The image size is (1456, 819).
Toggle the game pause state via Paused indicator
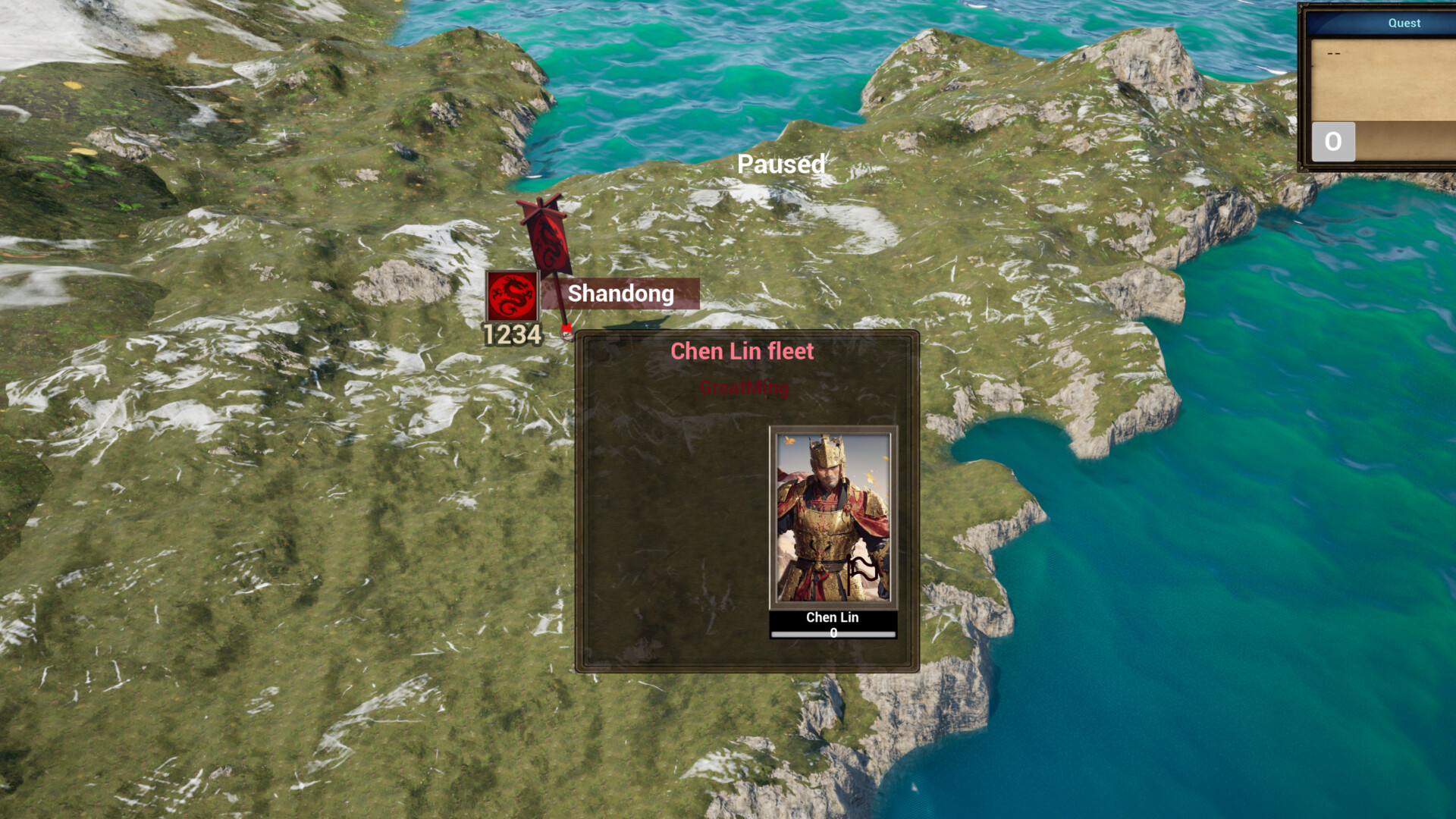pos(781,165)
